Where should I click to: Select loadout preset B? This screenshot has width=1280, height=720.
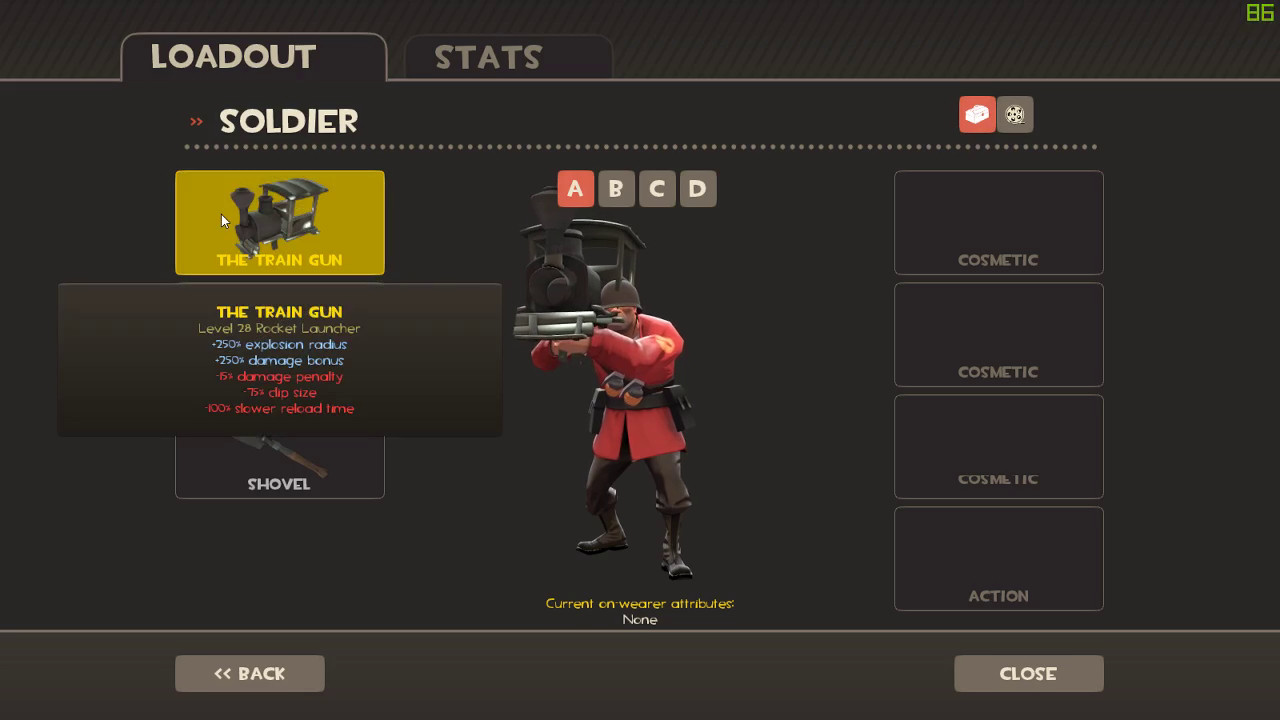(616, 188)
